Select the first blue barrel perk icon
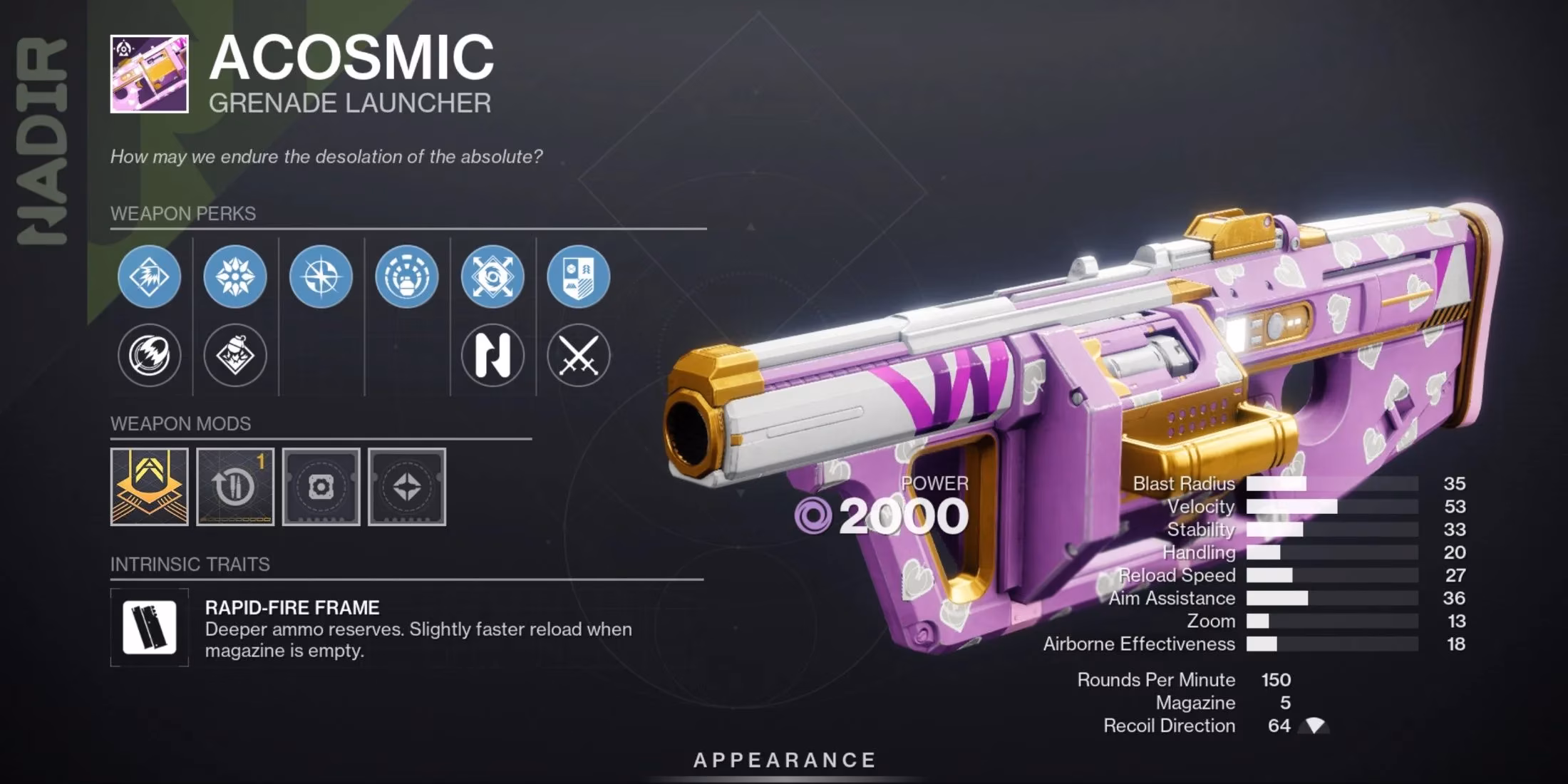Image resolution: width=1568 pixels, height=784 pixels. [149, 278]
